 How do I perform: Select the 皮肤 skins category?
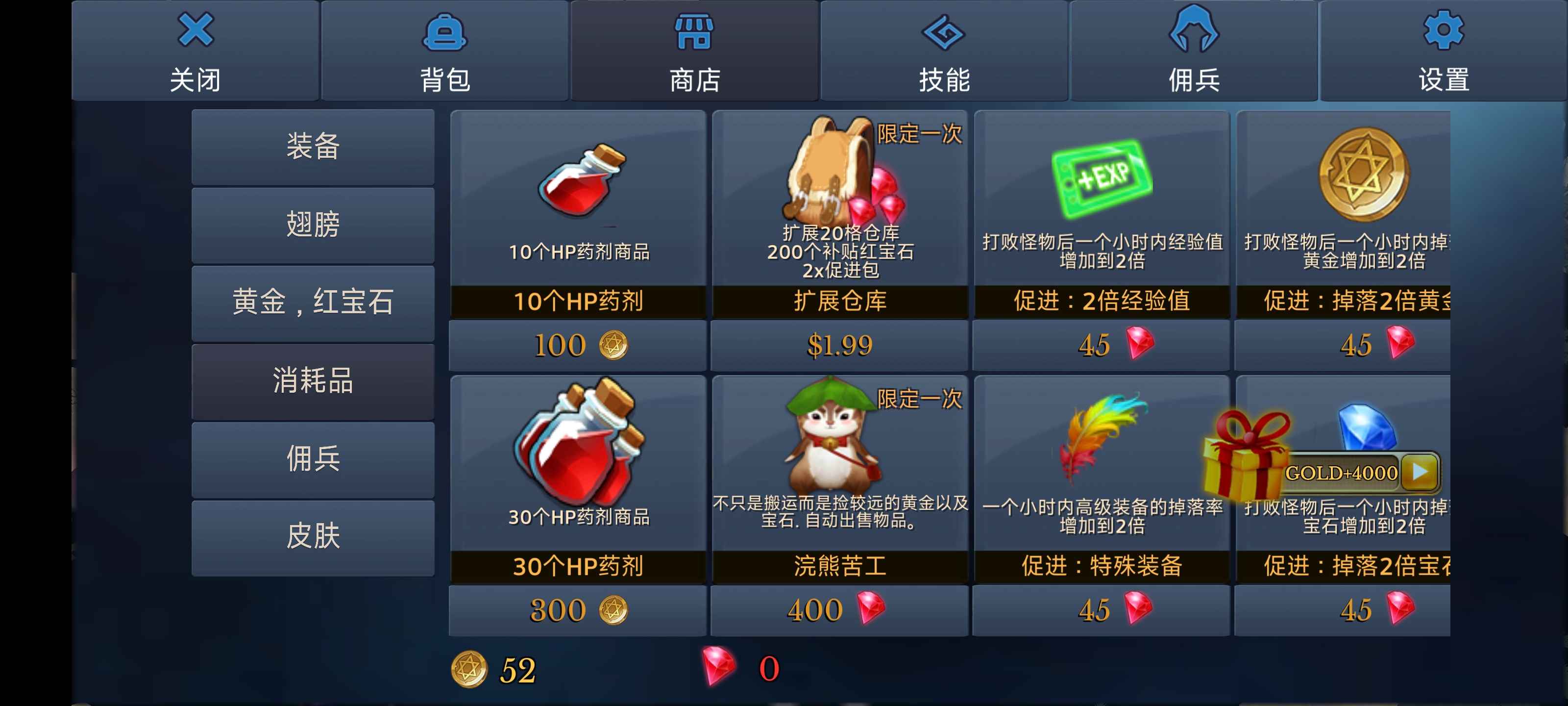[313, 537]
